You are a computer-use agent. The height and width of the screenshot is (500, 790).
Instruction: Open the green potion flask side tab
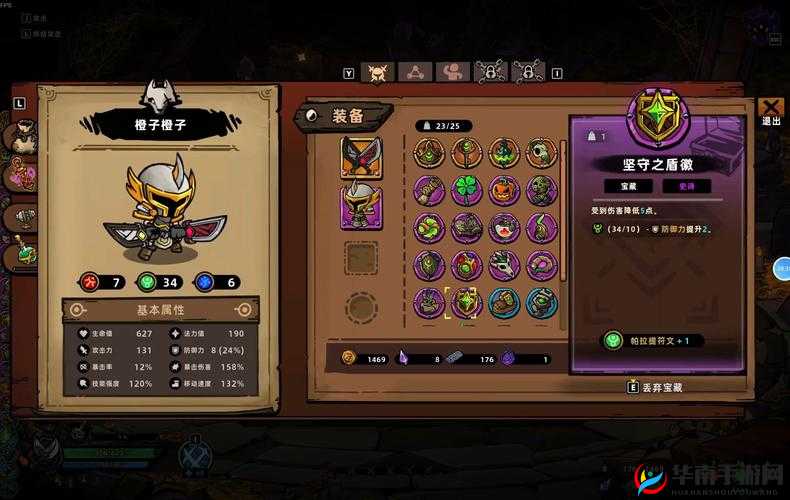click(22, 254)
